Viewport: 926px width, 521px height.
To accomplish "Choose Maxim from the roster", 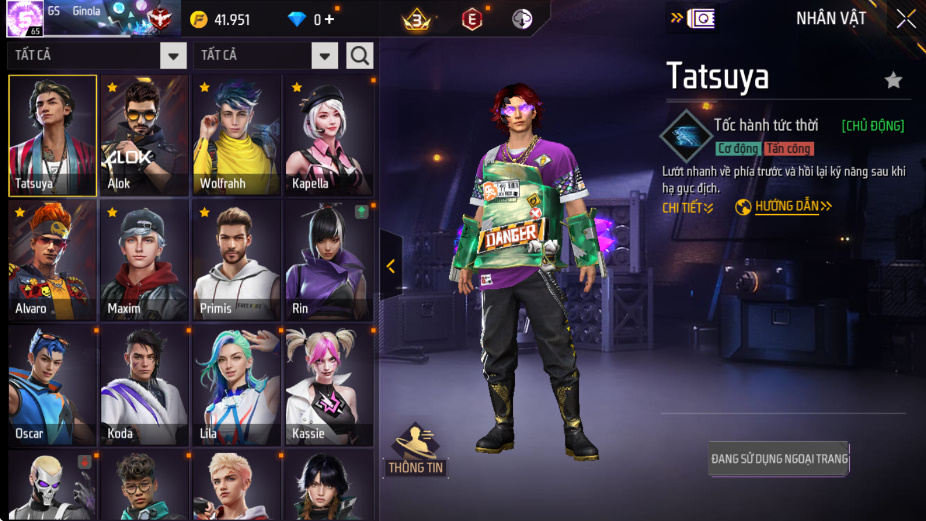I will click(x=144, y=260).
